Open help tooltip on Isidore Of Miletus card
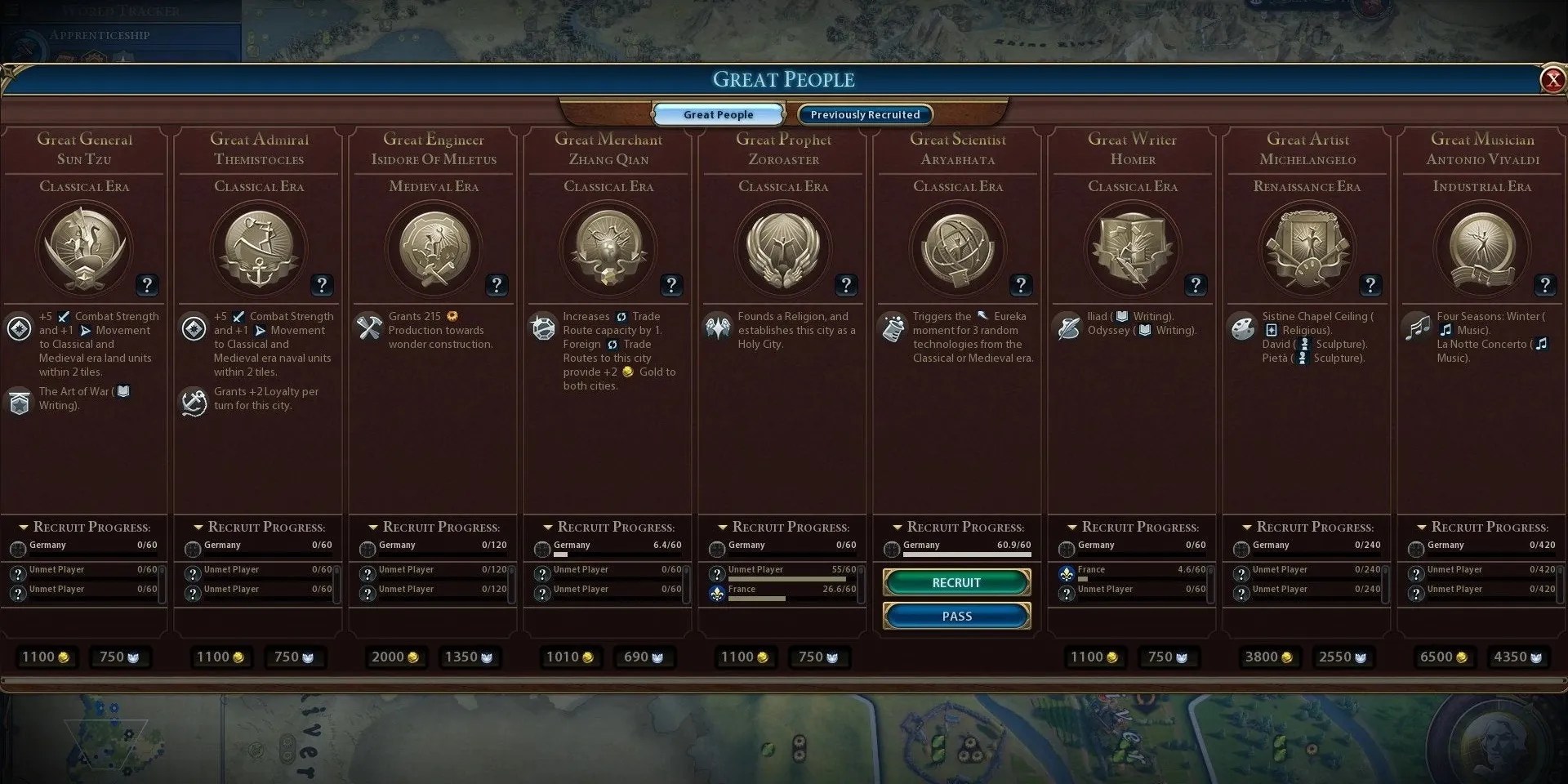Screen dimensions: 1568x784 click(x=497, y=285)
